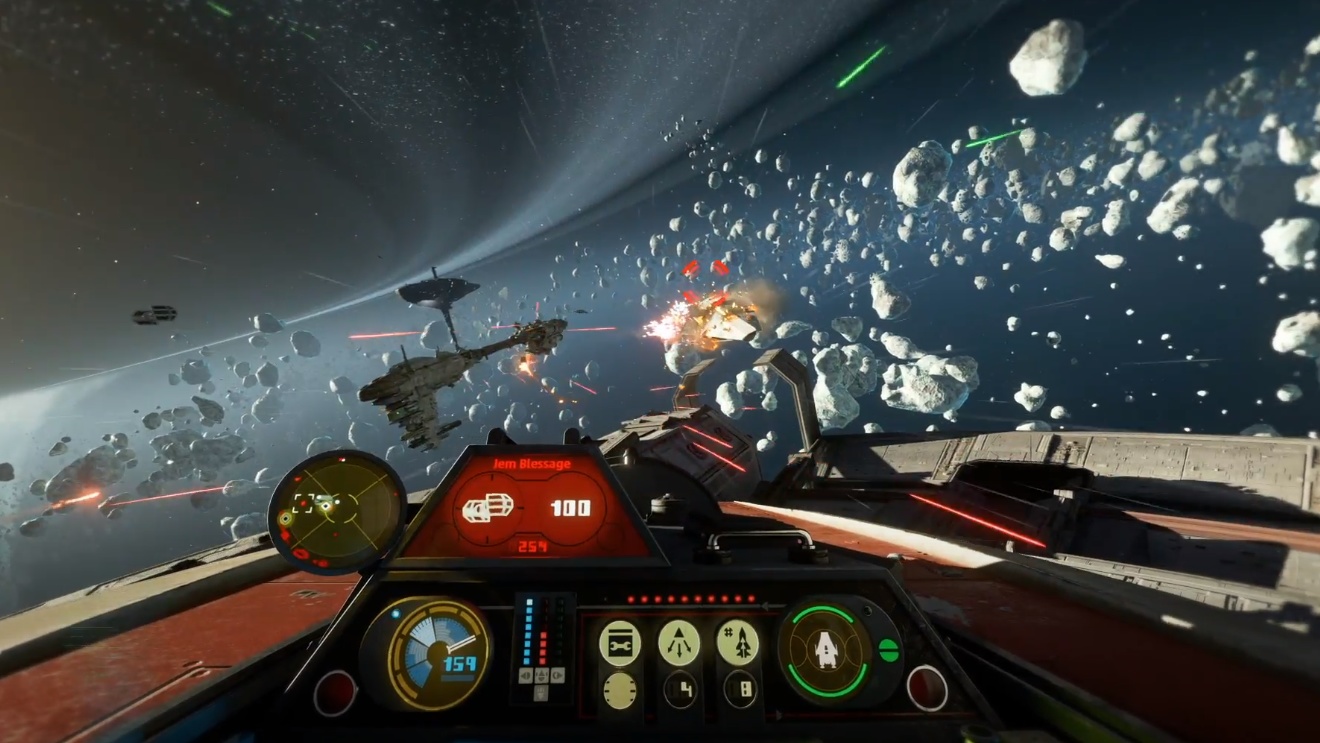This screenshot has width=1320, height=743.
Task: Click the circular radar scope
Action: click(x=336, y=511)
